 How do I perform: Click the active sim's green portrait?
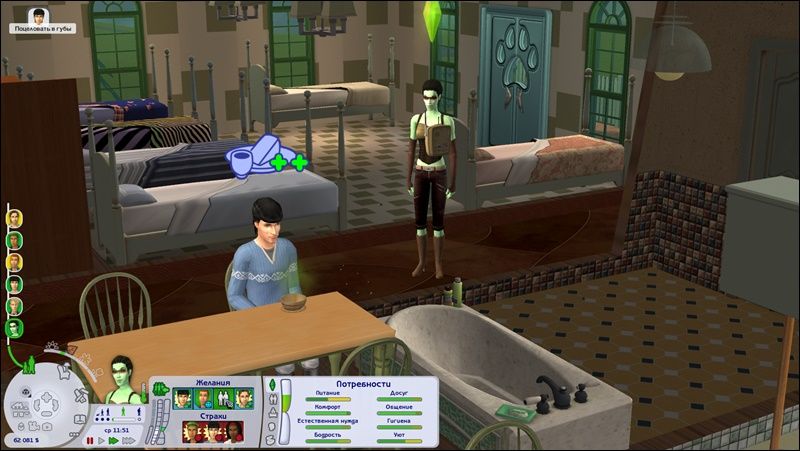pos(122,376)
